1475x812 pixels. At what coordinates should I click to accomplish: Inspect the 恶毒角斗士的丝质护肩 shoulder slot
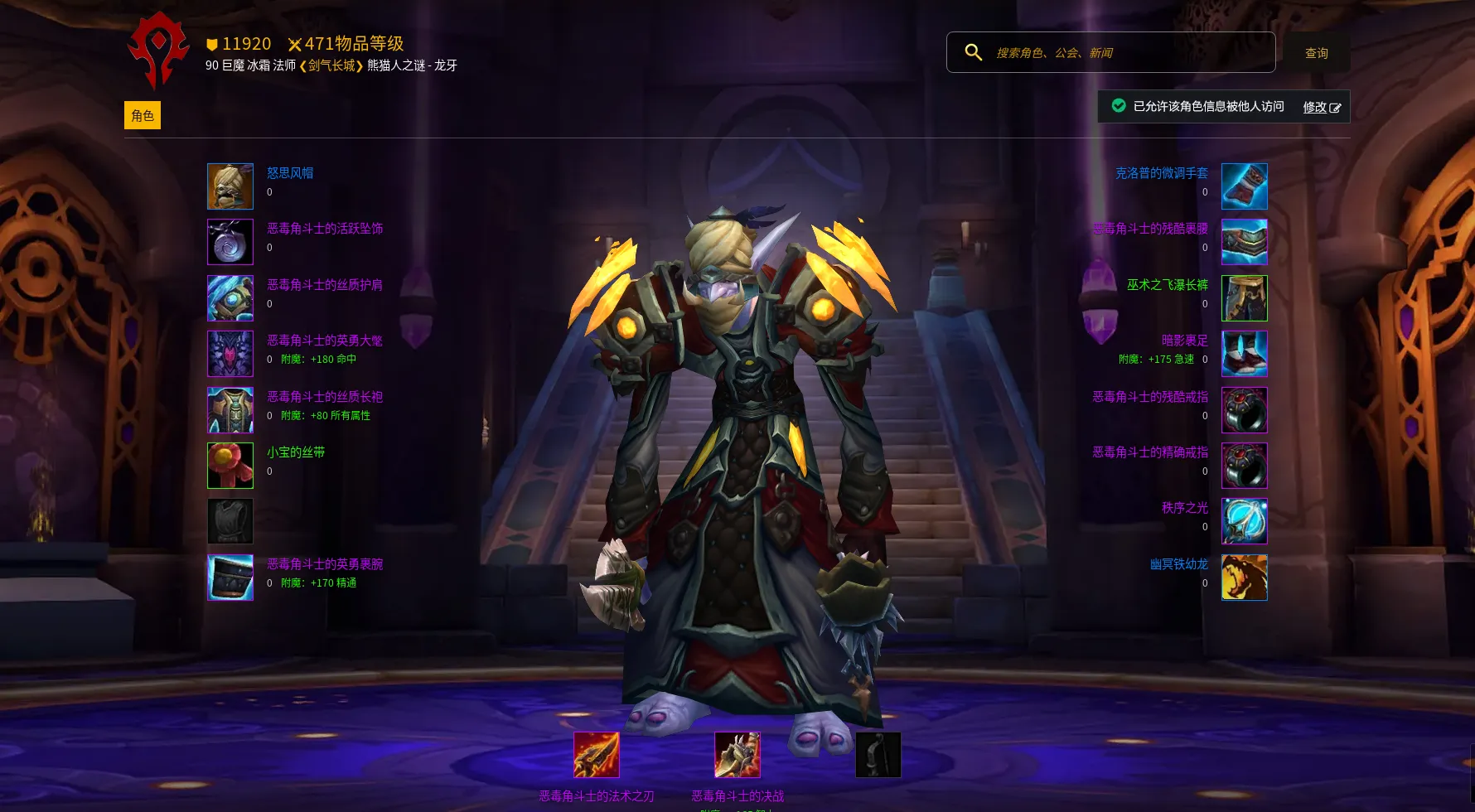[230, 298]
